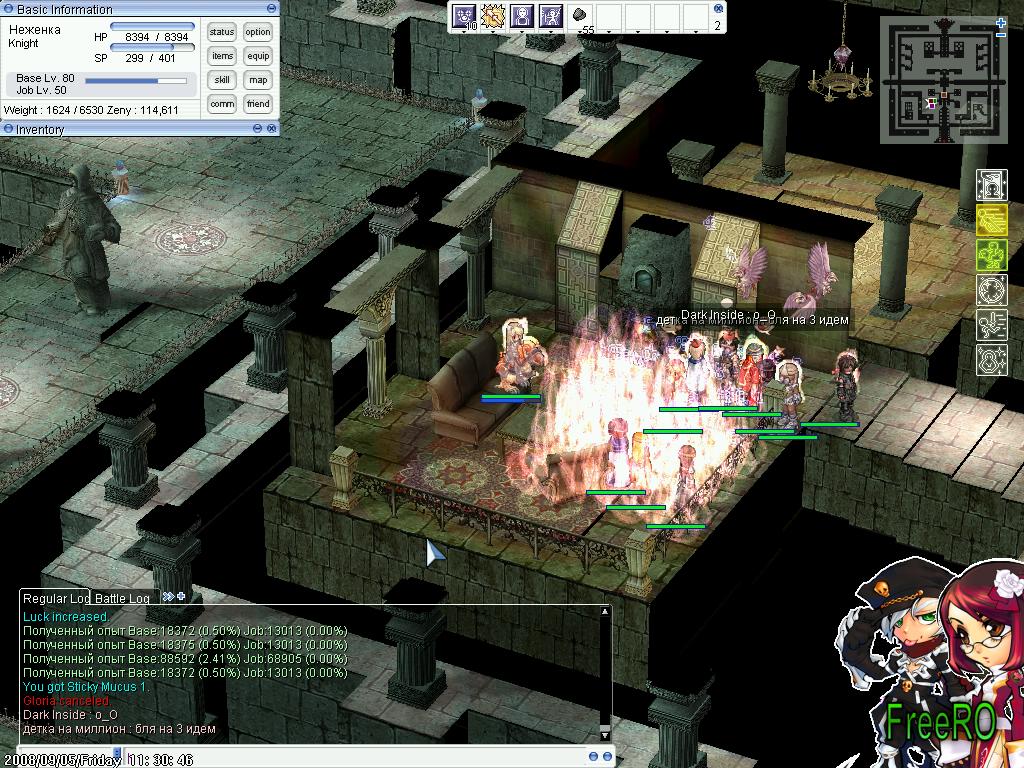Switch to the Battle Log tab

point(122,598)
